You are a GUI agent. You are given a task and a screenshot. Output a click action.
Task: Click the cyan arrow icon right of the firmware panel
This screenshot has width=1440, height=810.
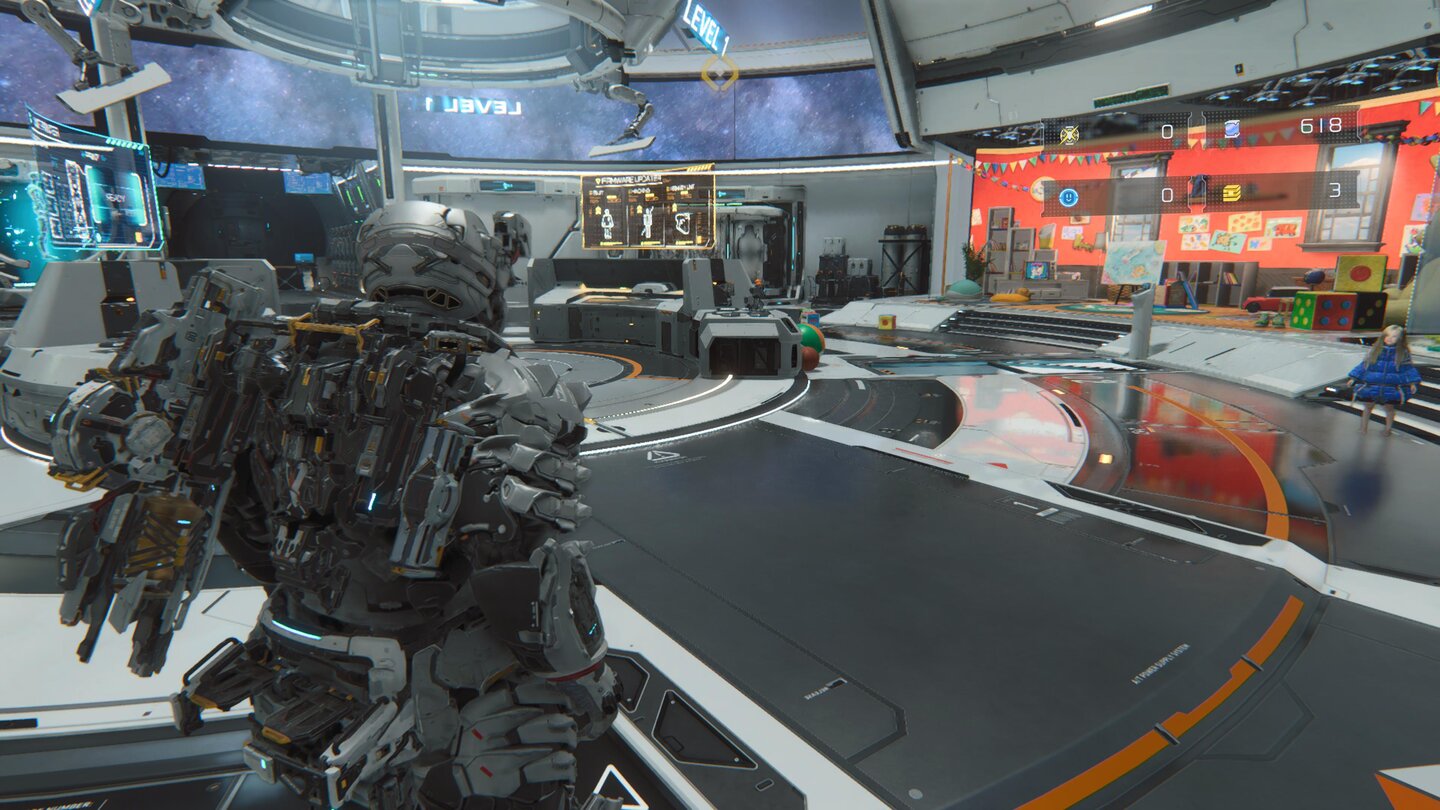[721, 193]
